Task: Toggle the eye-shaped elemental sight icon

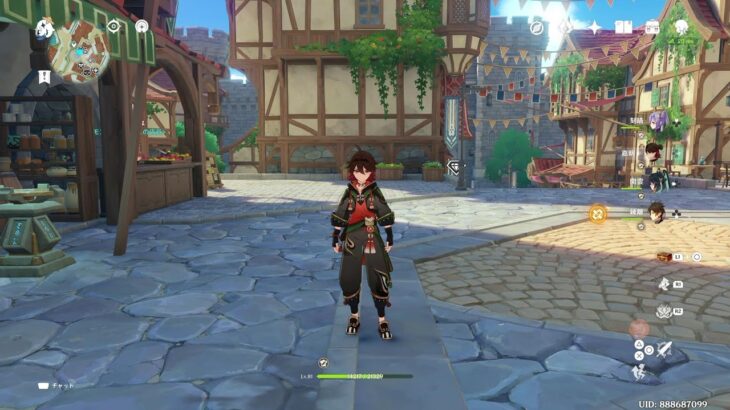Action: pos(113,26)
